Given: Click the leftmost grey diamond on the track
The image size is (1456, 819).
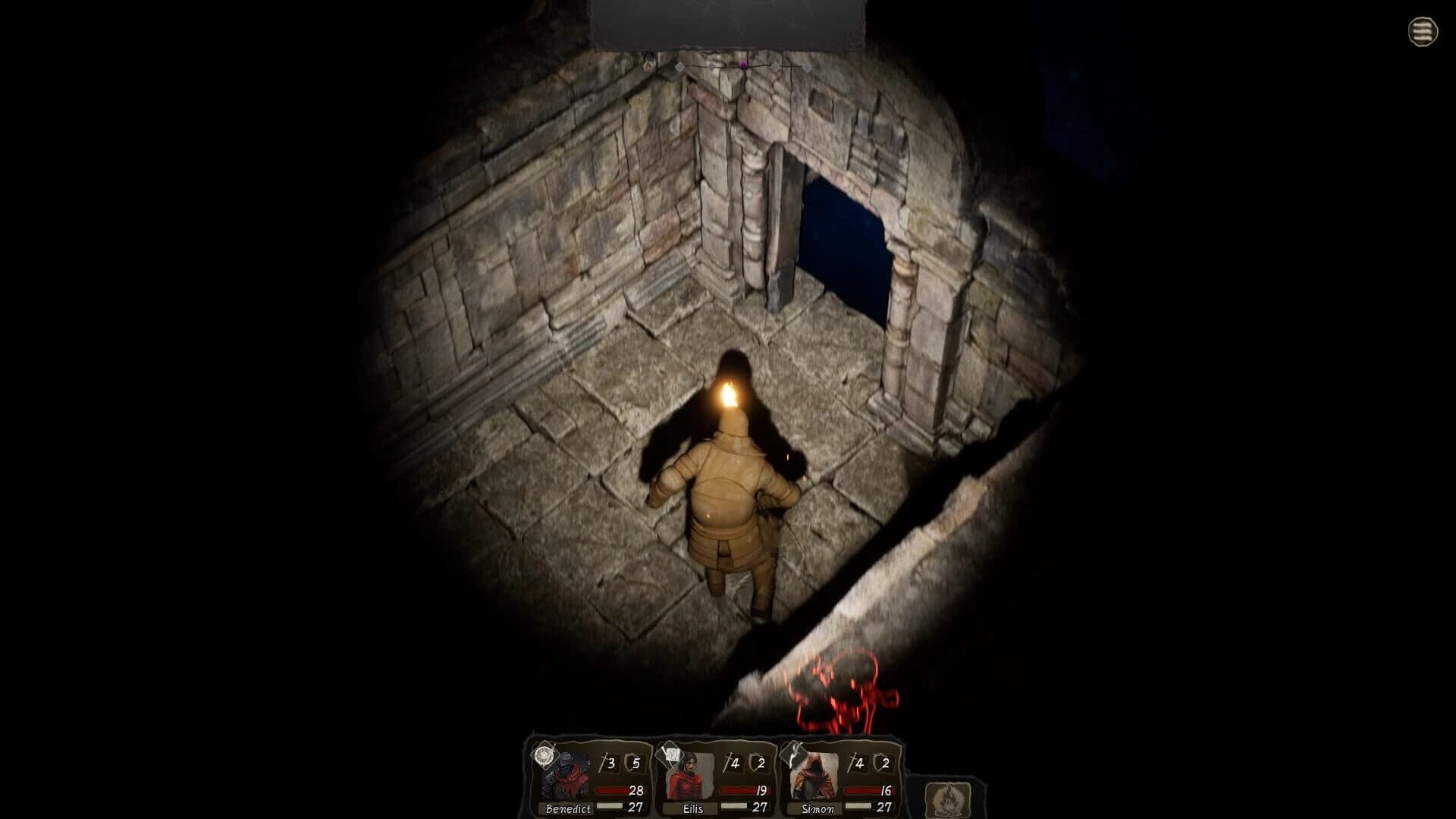Looking at the screenshot, I should tap(679, 67).
